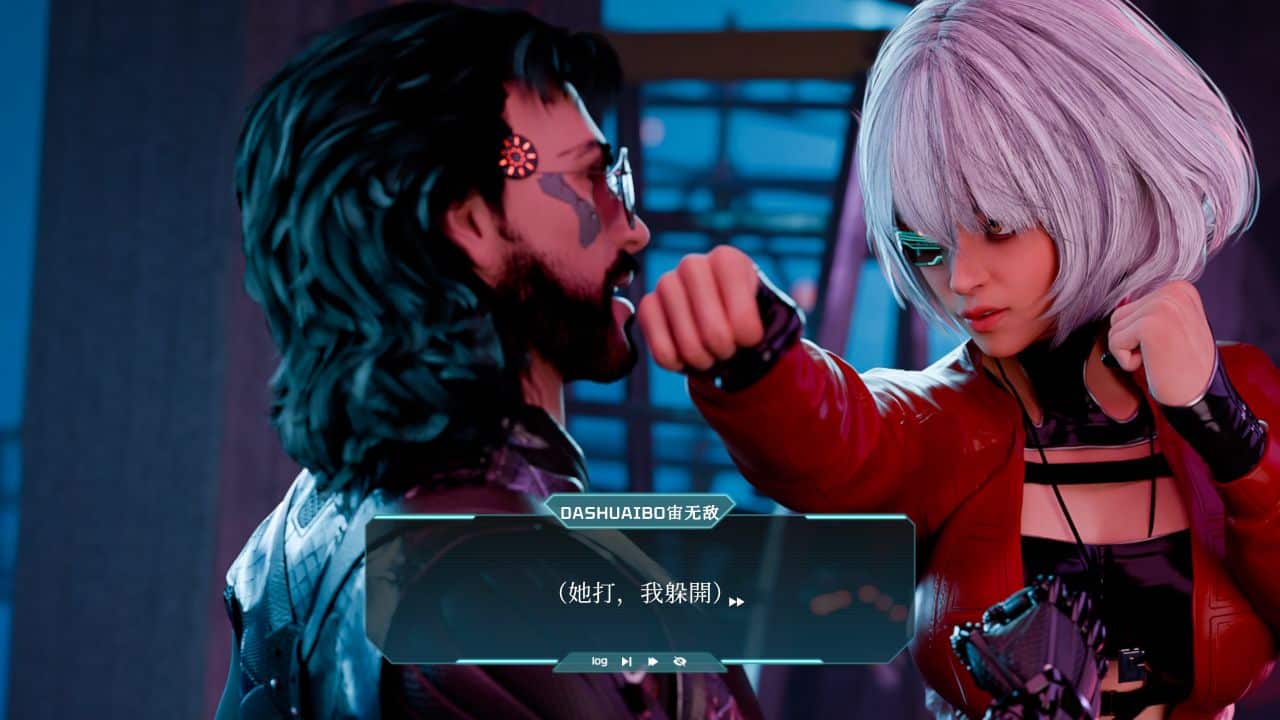Hide the dialogue box with the eye icon
The height and width of the screenshot is (720, 1280).
[680, 661]
